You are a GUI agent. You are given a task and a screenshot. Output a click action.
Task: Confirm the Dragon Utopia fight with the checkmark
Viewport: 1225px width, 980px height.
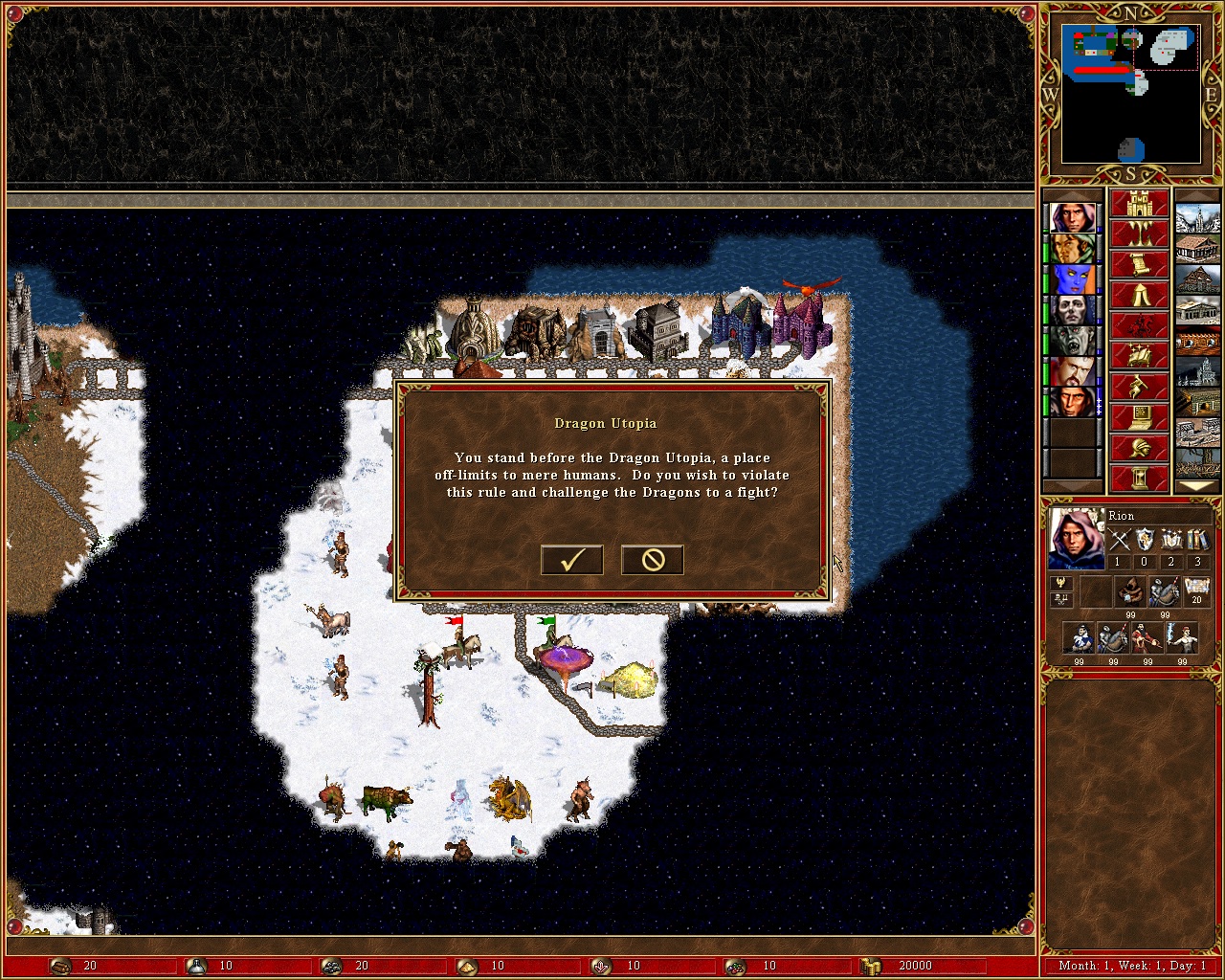coord(571,560)
